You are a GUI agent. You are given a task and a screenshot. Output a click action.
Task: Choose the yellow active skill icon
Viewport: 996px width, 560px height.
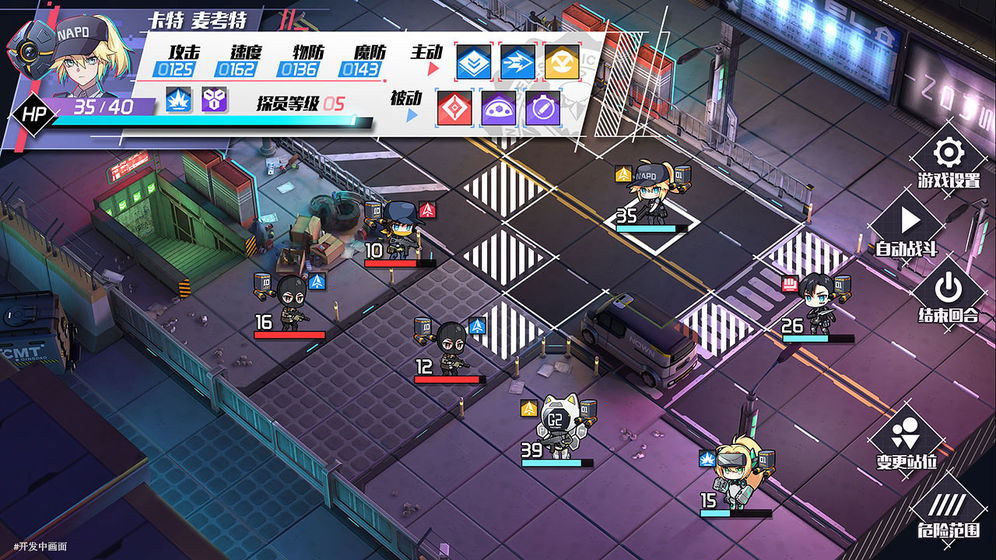pyautogui.click(x=560, y=62)
